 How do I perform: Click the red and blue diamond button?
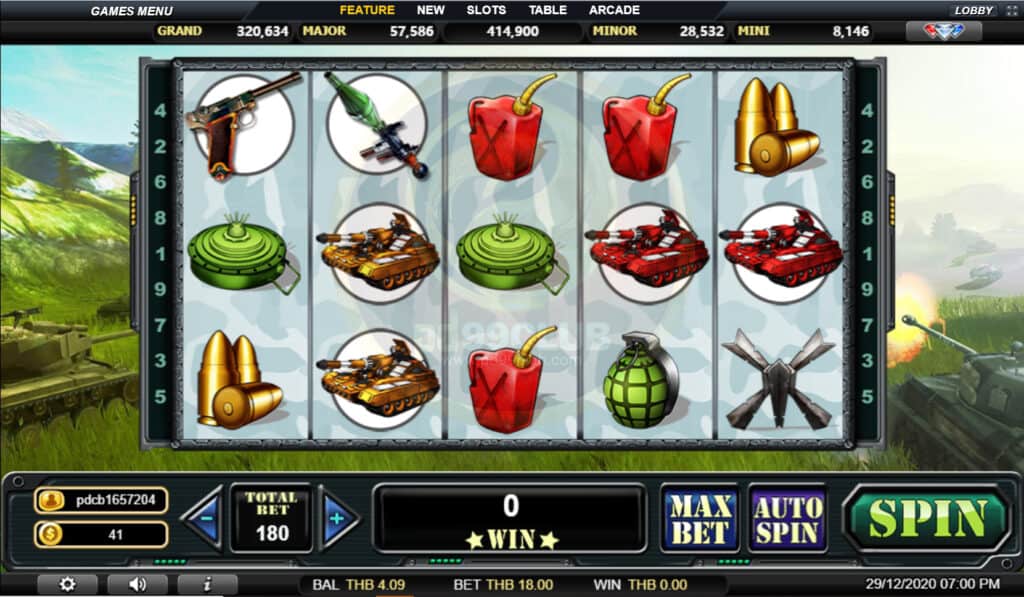(x=942, y=31)
